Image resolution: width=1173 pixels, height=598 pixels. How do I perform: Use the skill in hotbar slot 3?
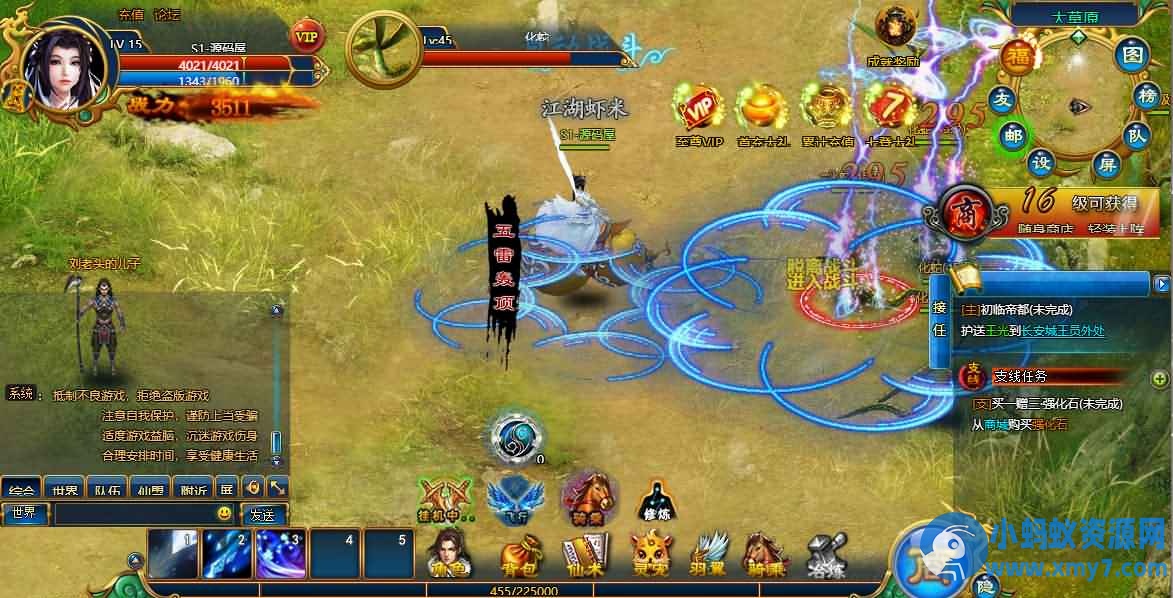(x=281, y=553)
